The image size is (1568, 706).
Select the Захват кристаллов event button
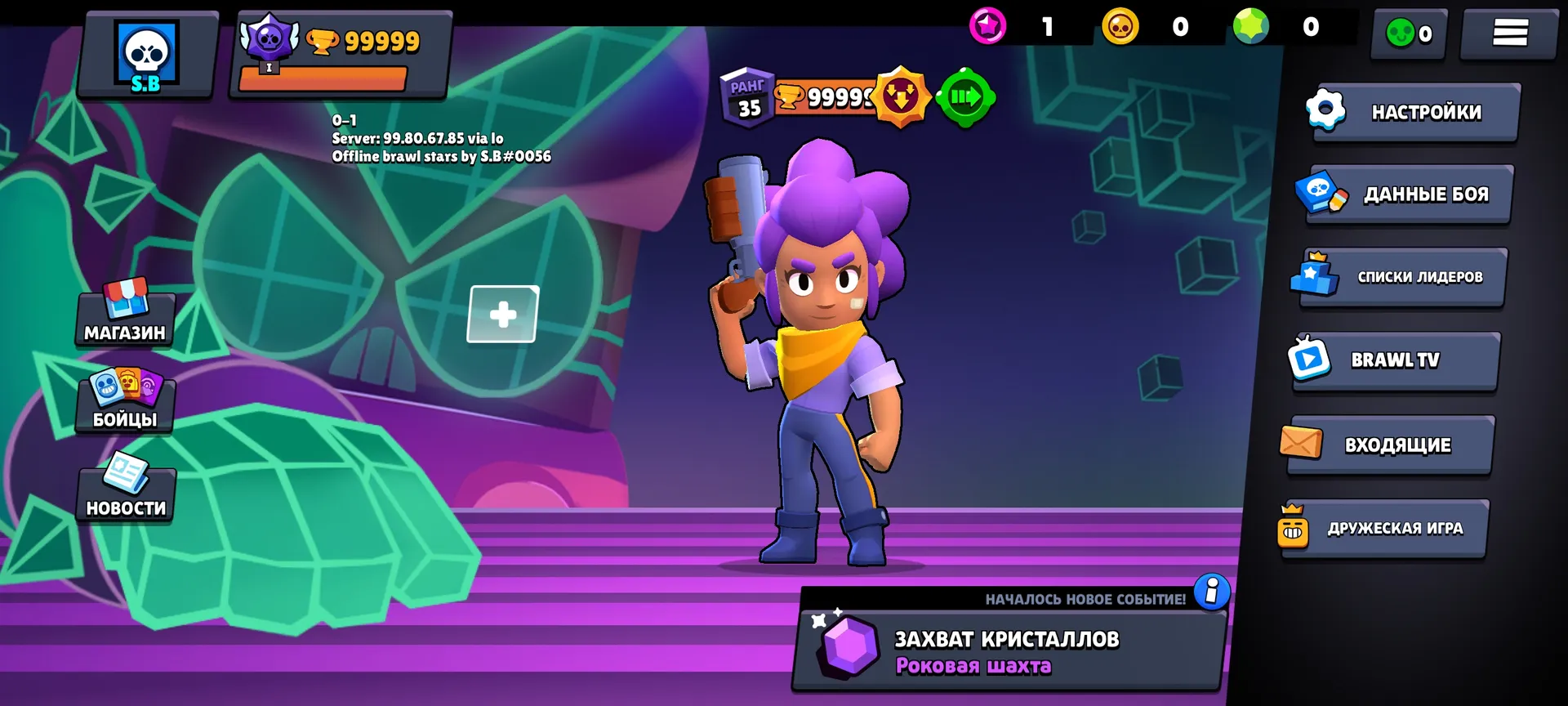click(1009, 651)
